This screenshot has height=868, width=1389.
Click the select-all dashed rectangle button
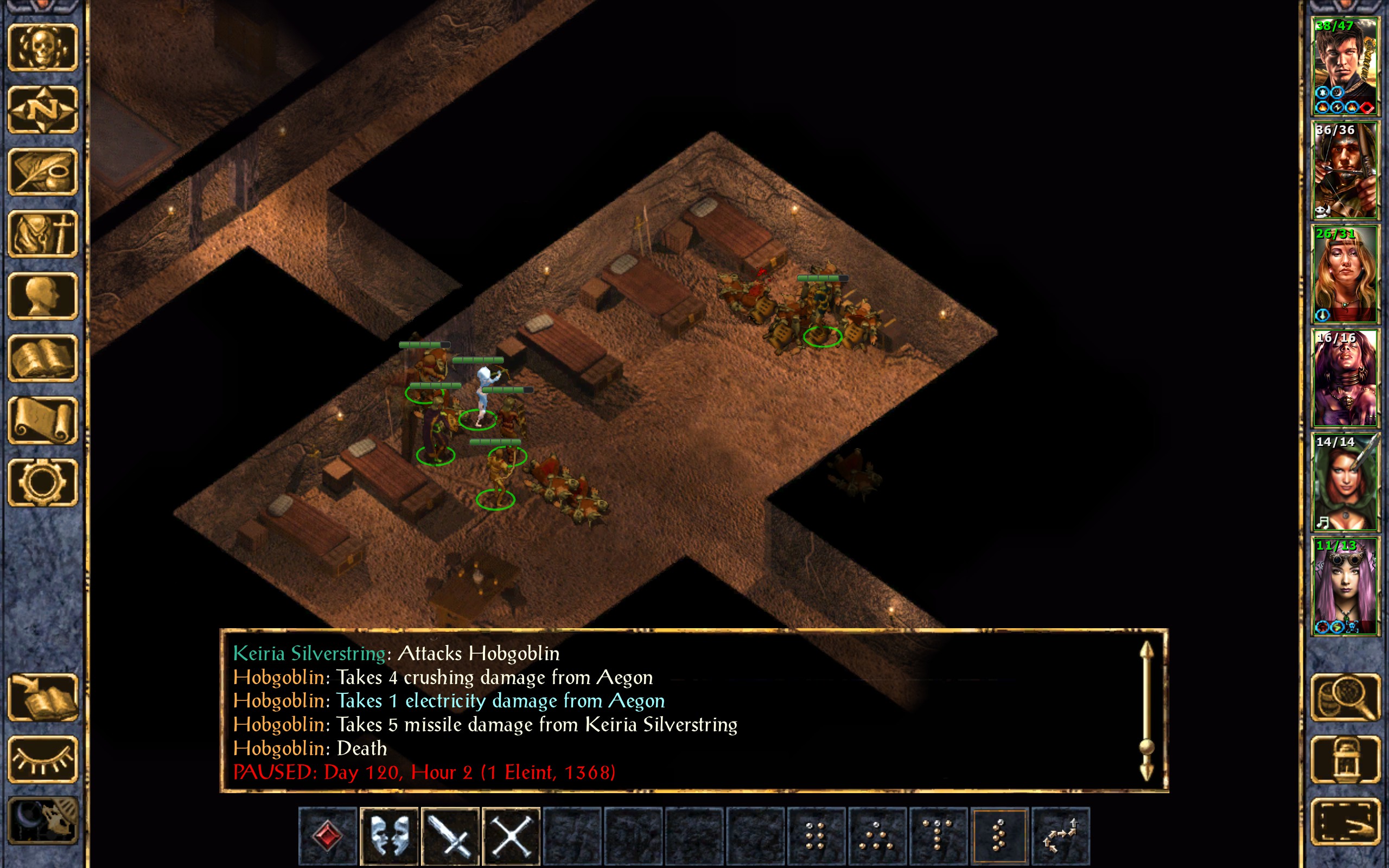pyautogui.click(x=1346, y=821)
